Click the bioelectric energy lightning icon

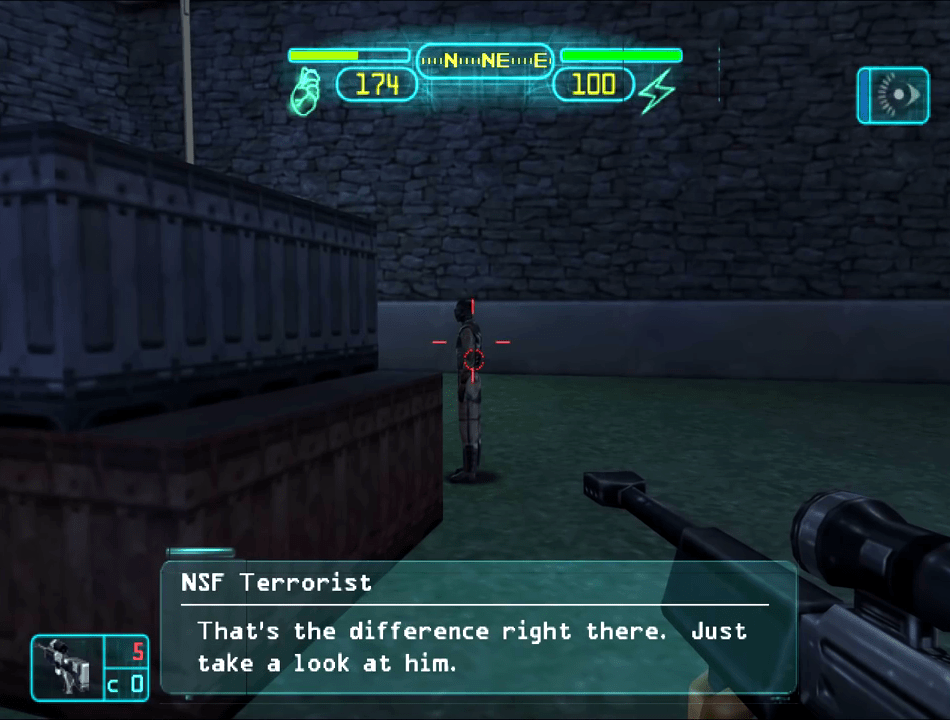pos(657,92)
